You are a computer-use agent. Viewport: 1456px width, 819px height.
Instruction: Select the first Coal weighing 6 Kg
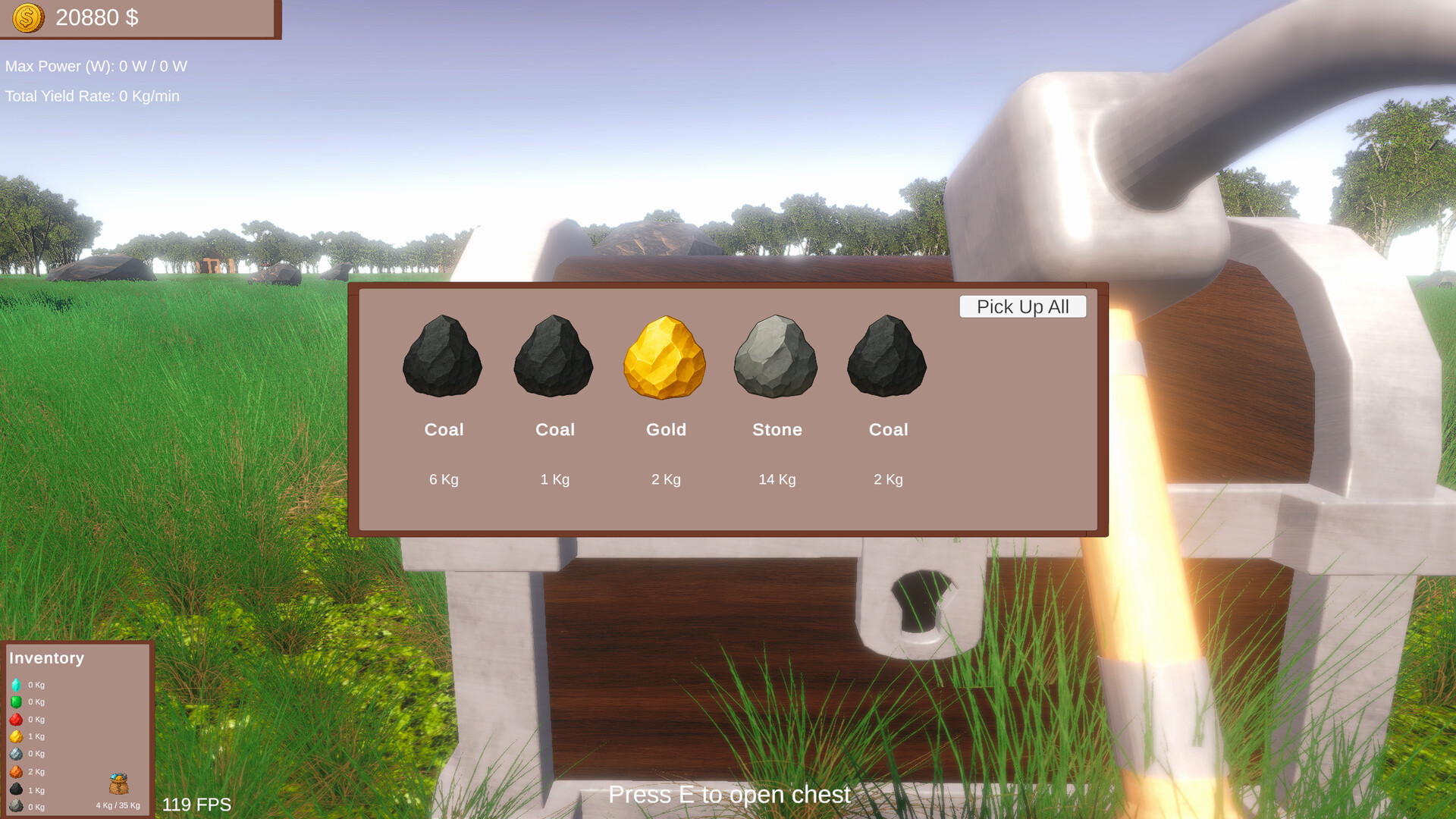pos(444,360)
